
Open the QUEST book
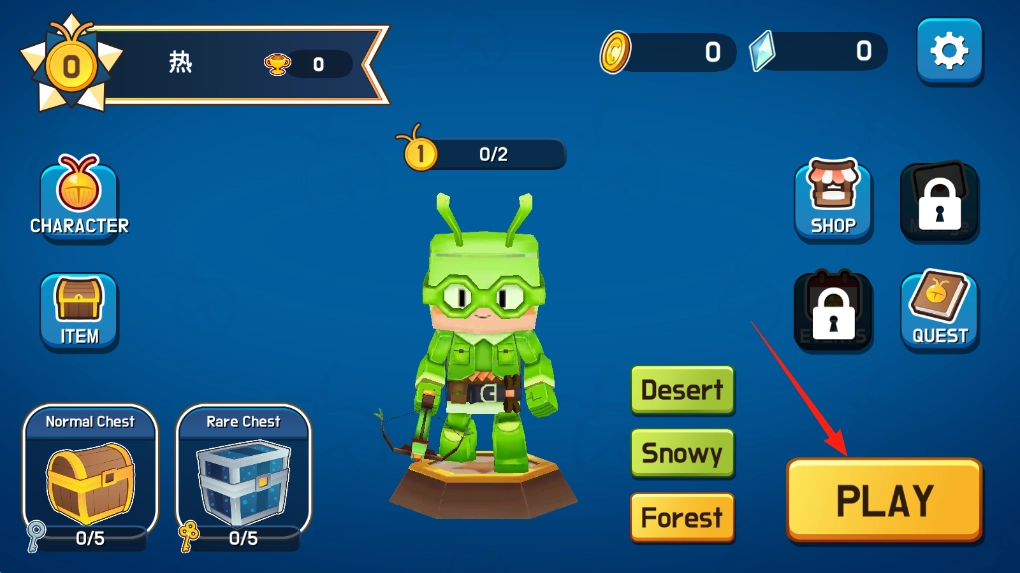(x=940, y=310)
